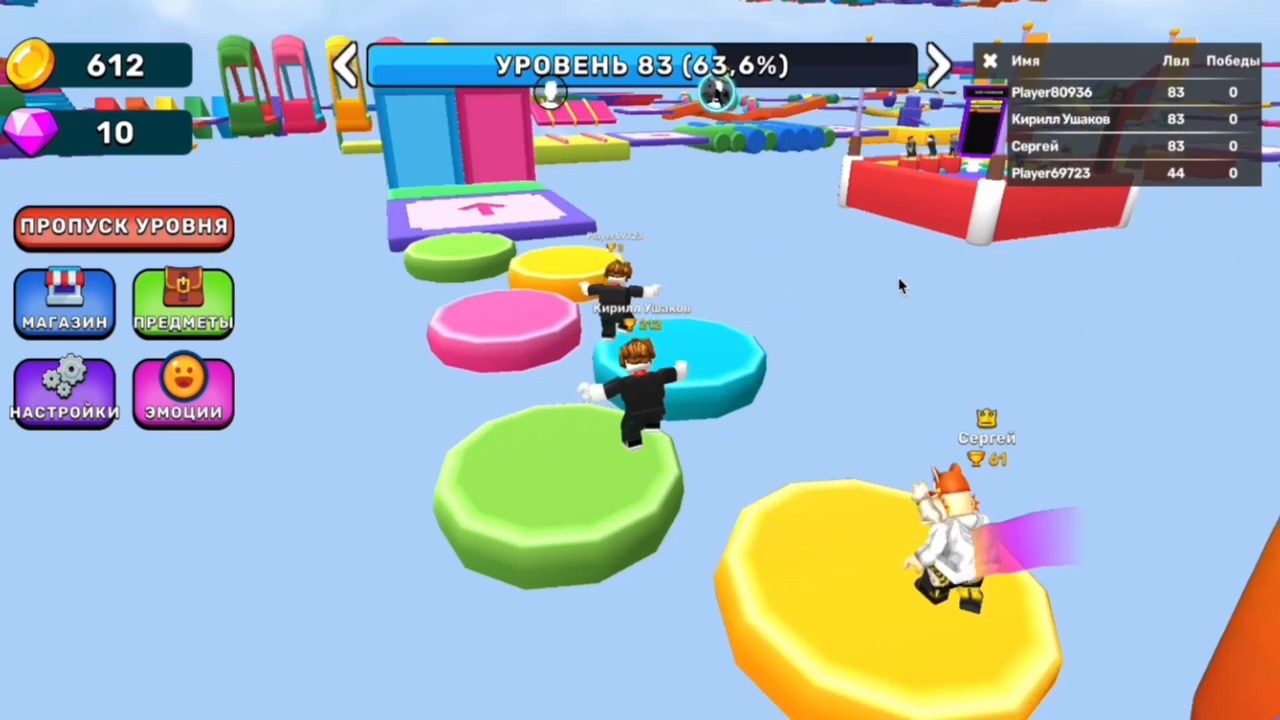This screenshot has height=720, width=1280.
Task: Select the Победы column header in the leaderboard
Action: (x=1232, y=61)
